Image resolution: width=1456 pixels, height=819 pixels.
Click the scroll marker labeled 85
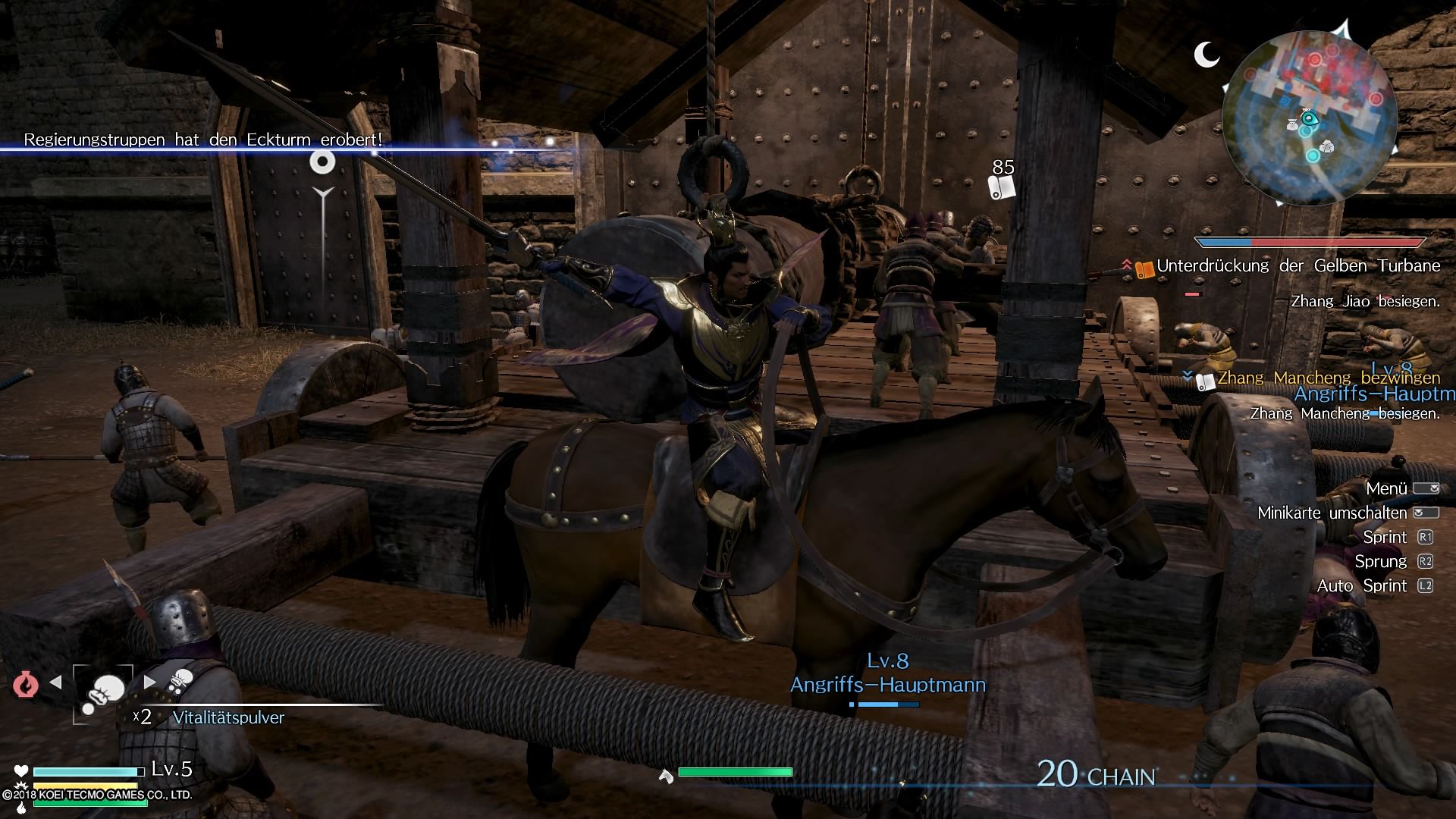coord(1003,187)
